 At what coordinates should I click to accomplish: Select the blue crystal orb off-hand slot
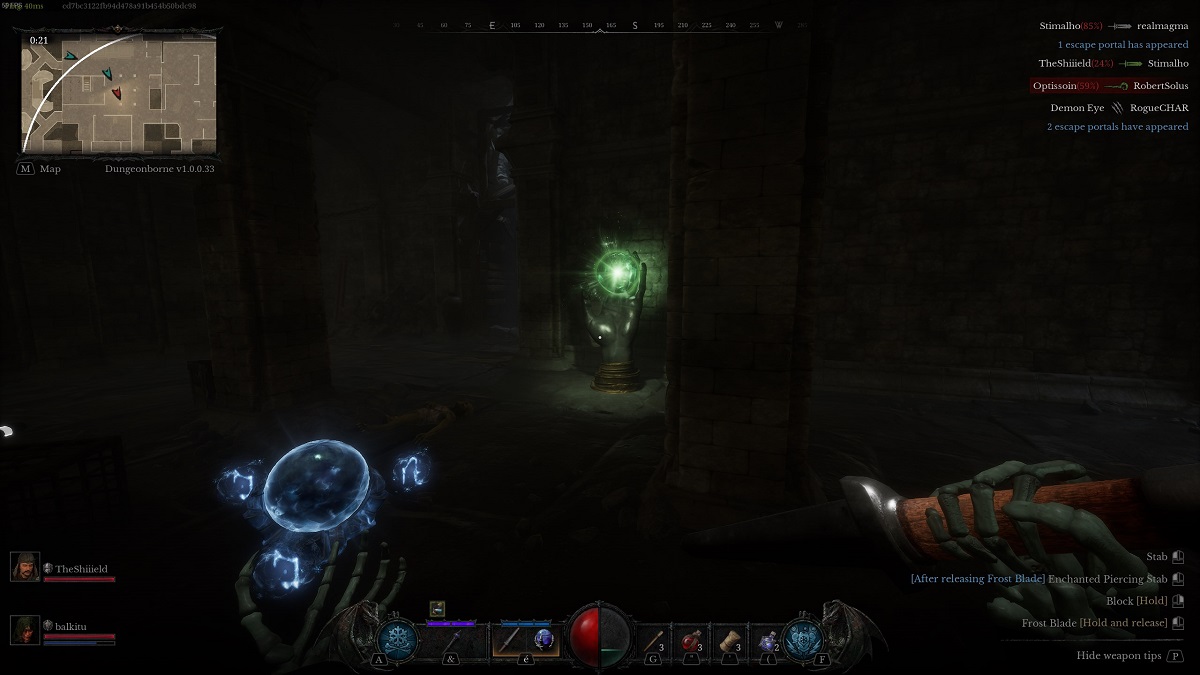pyautogui.click(x=544, y=639)
